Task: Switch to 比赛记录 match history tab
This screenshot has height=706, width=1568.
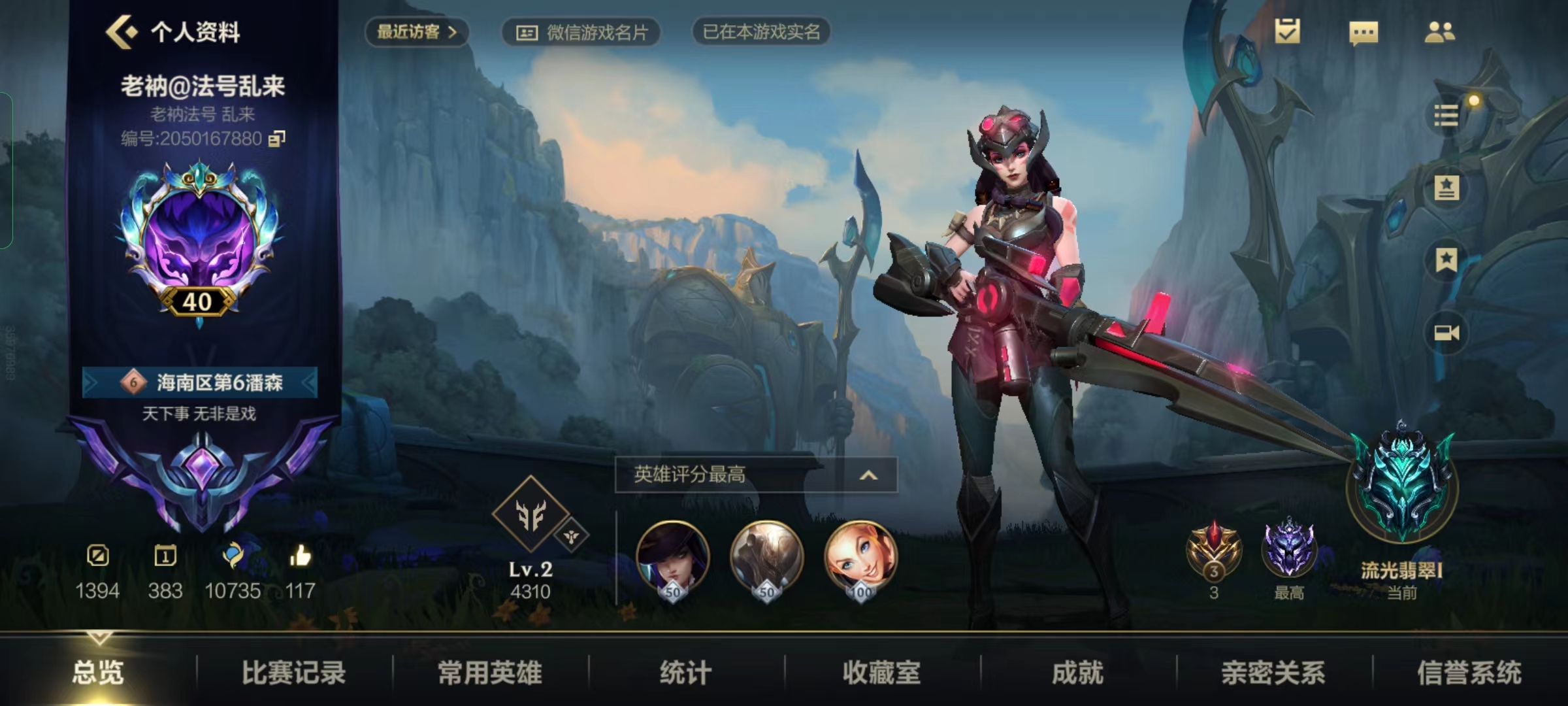Action: pos(293,673)
